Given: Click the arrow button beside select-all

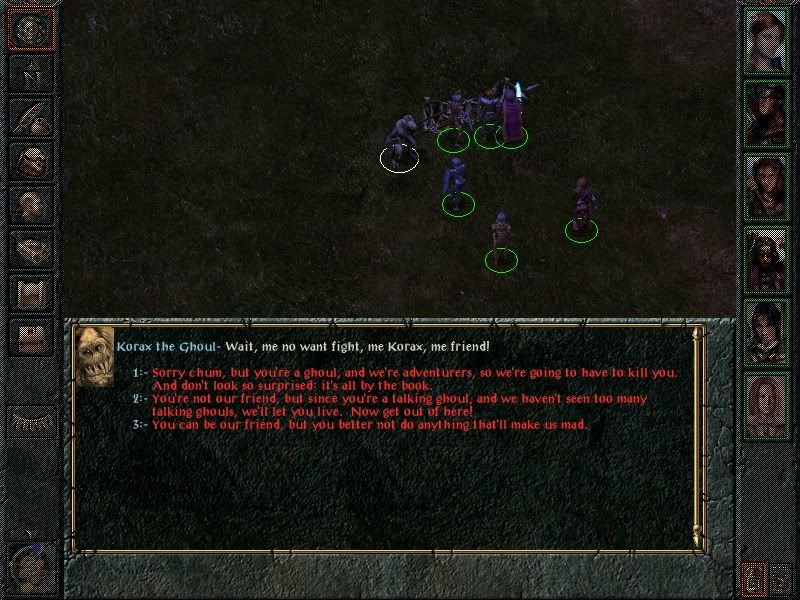Looking at the screenshot, I should [781, 577].
